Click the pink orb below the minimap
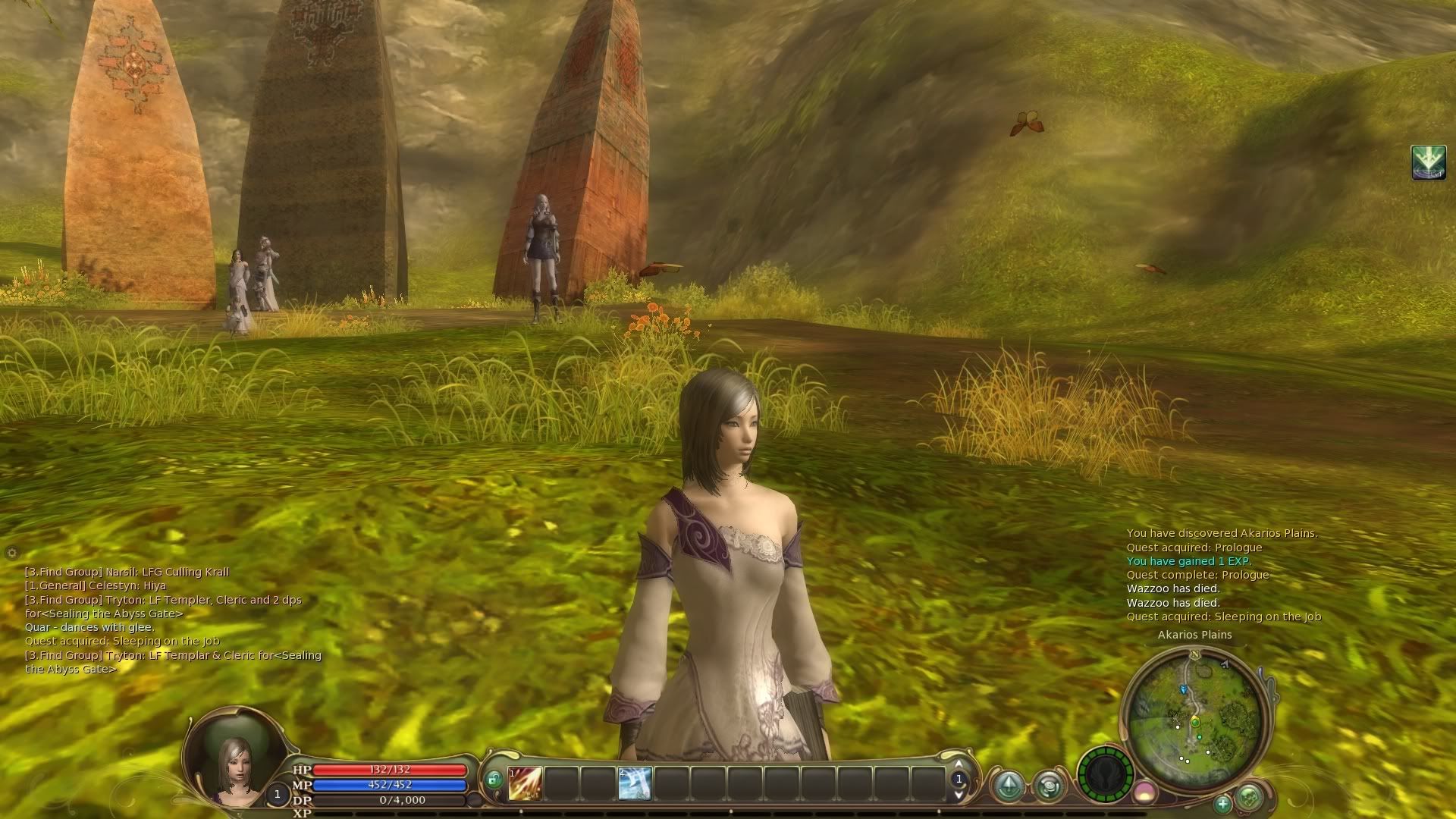Image resolution: width=1456 pixels, height=819 pixels. click(x=1144, y=793)
